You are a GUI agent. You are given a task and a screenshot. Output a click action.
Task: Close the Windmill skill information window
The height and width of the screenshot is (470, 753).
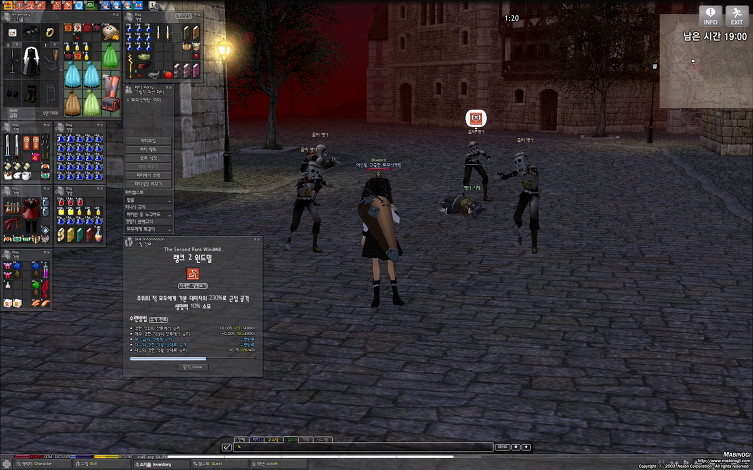194,367
